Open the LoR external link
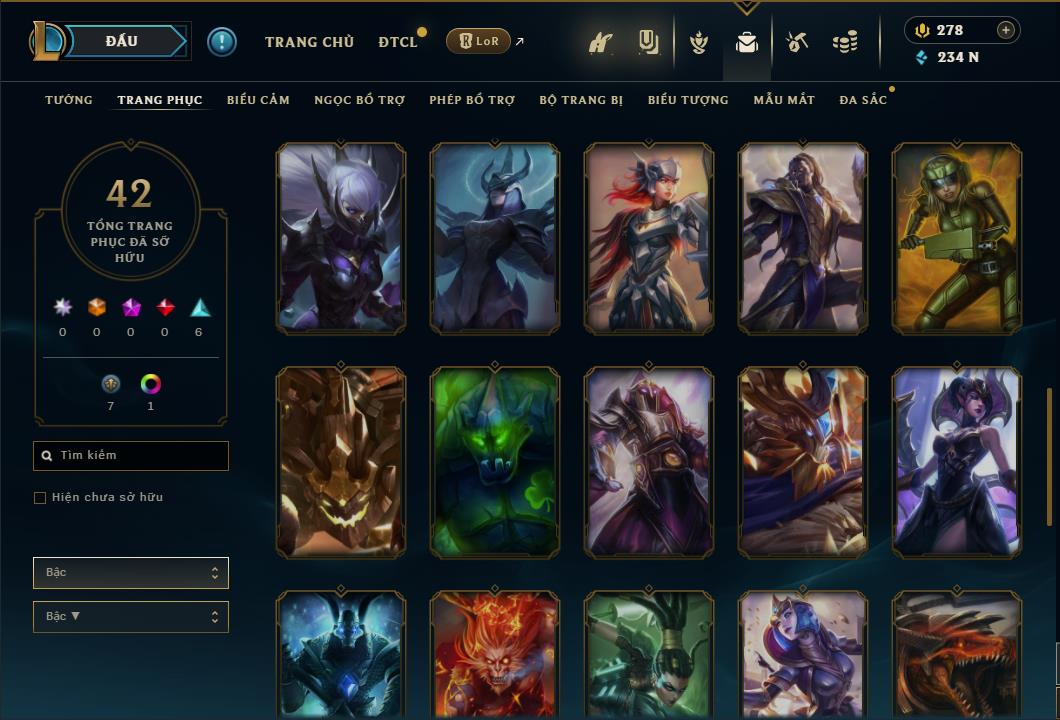Screen dimensions: 1060x720 [479, 41]
